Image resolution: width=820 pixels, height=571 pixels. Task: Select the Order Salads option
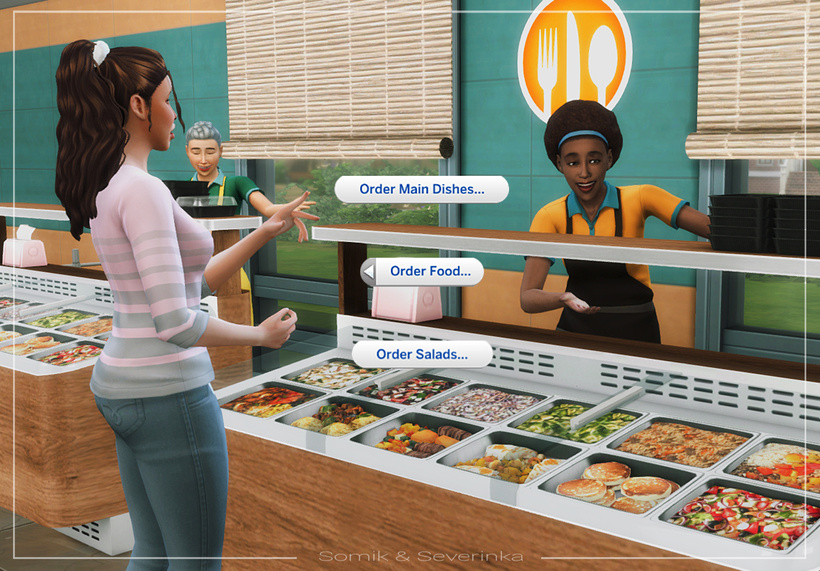click(422, 354)
